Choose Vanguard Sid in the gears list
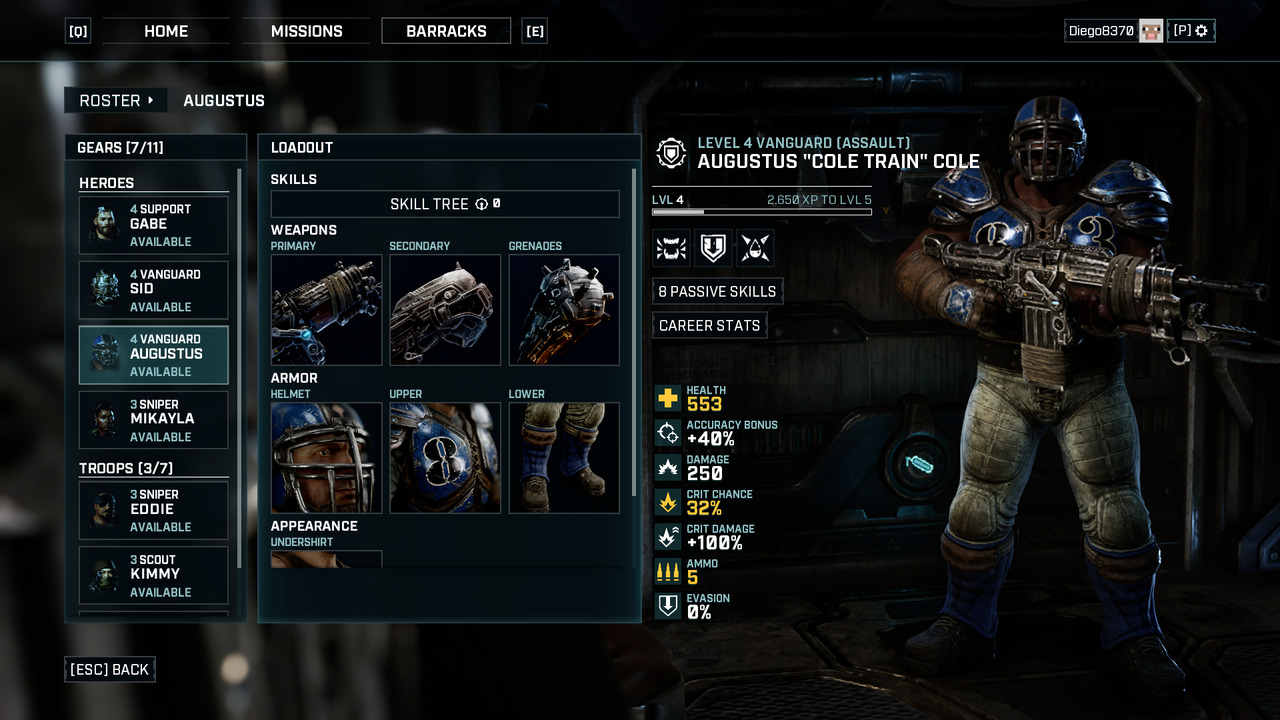Image resolution: width=1280 pixels, height=720 pixels. tap(154, 290)
